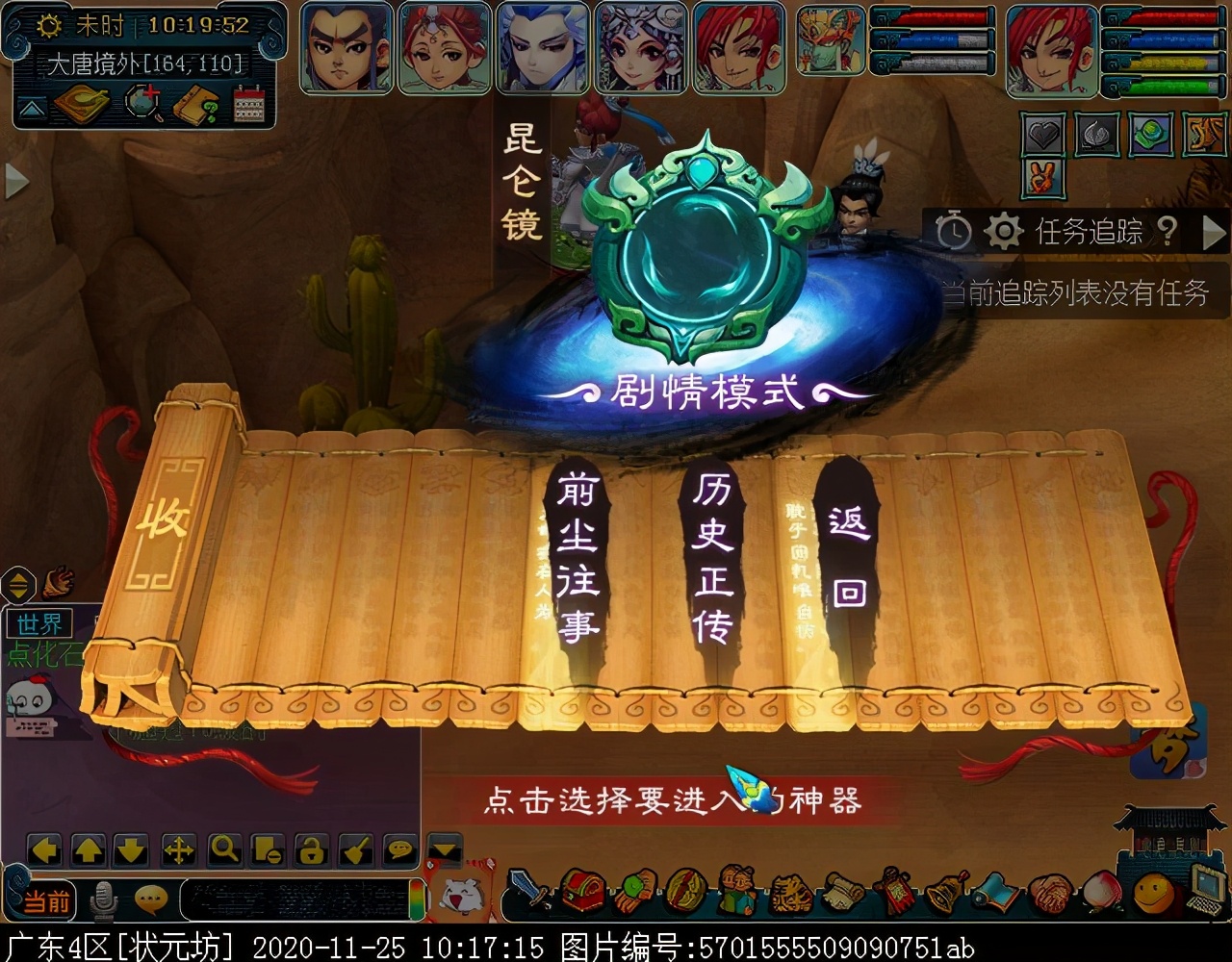This screenshot has height=962, width=1232.
Task: Select the 当前 tab near the chat input
Action: click(46, 899)
